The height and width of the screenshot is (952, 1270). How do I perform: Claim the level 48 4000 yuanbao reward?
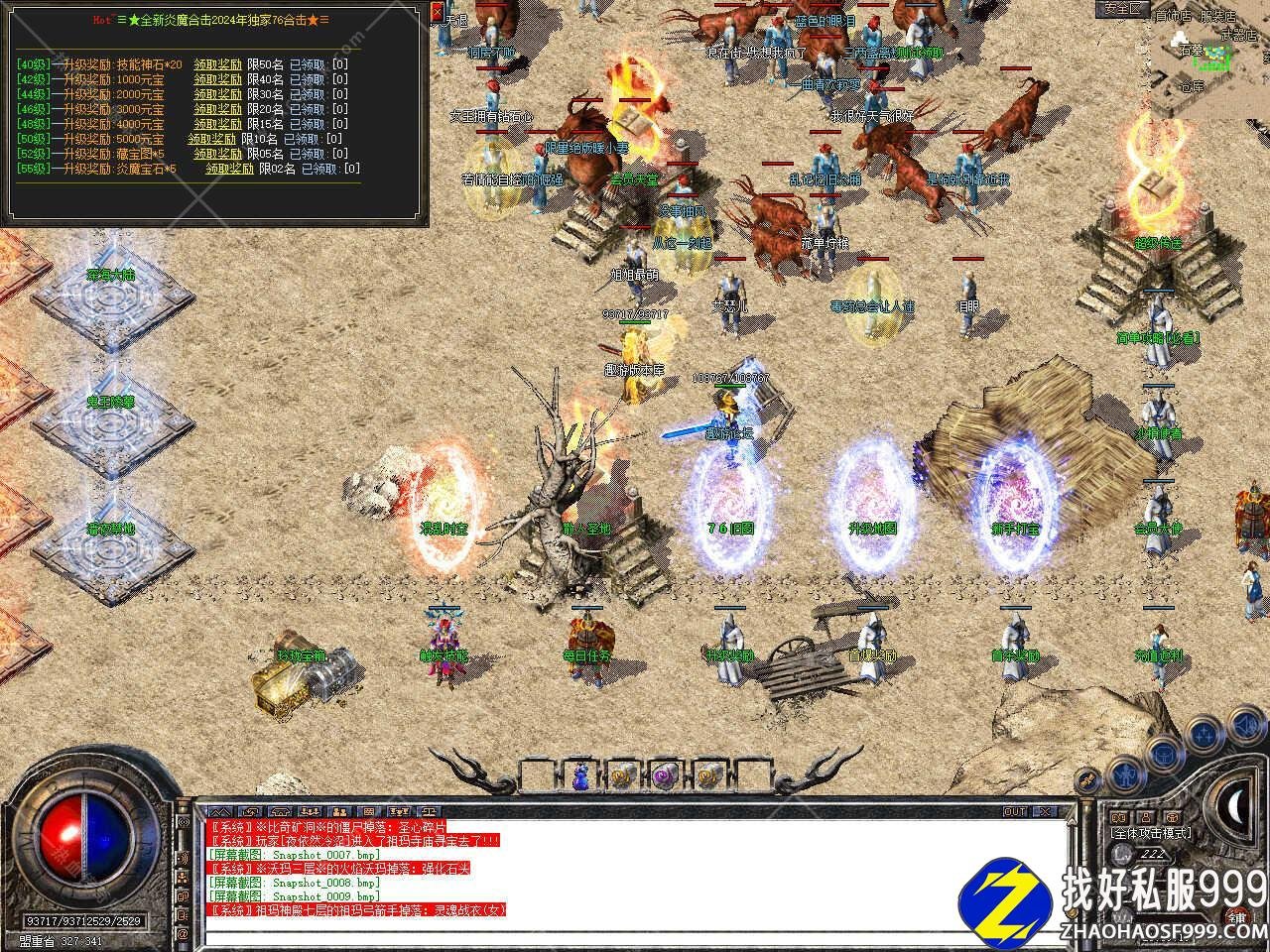pyautogui.click(x=217, y=124)
